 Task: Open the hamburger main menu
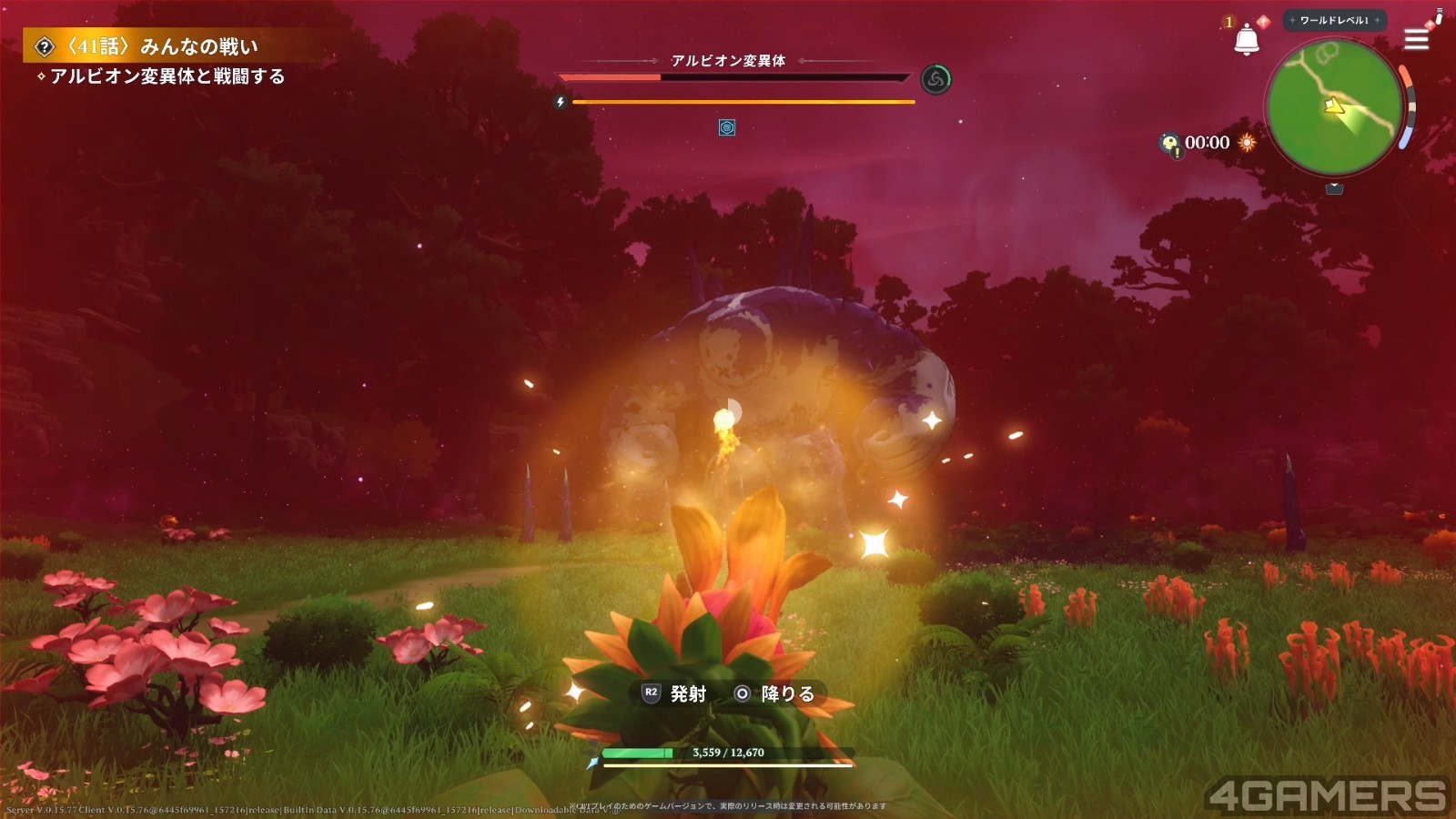tap(1416, 39)
